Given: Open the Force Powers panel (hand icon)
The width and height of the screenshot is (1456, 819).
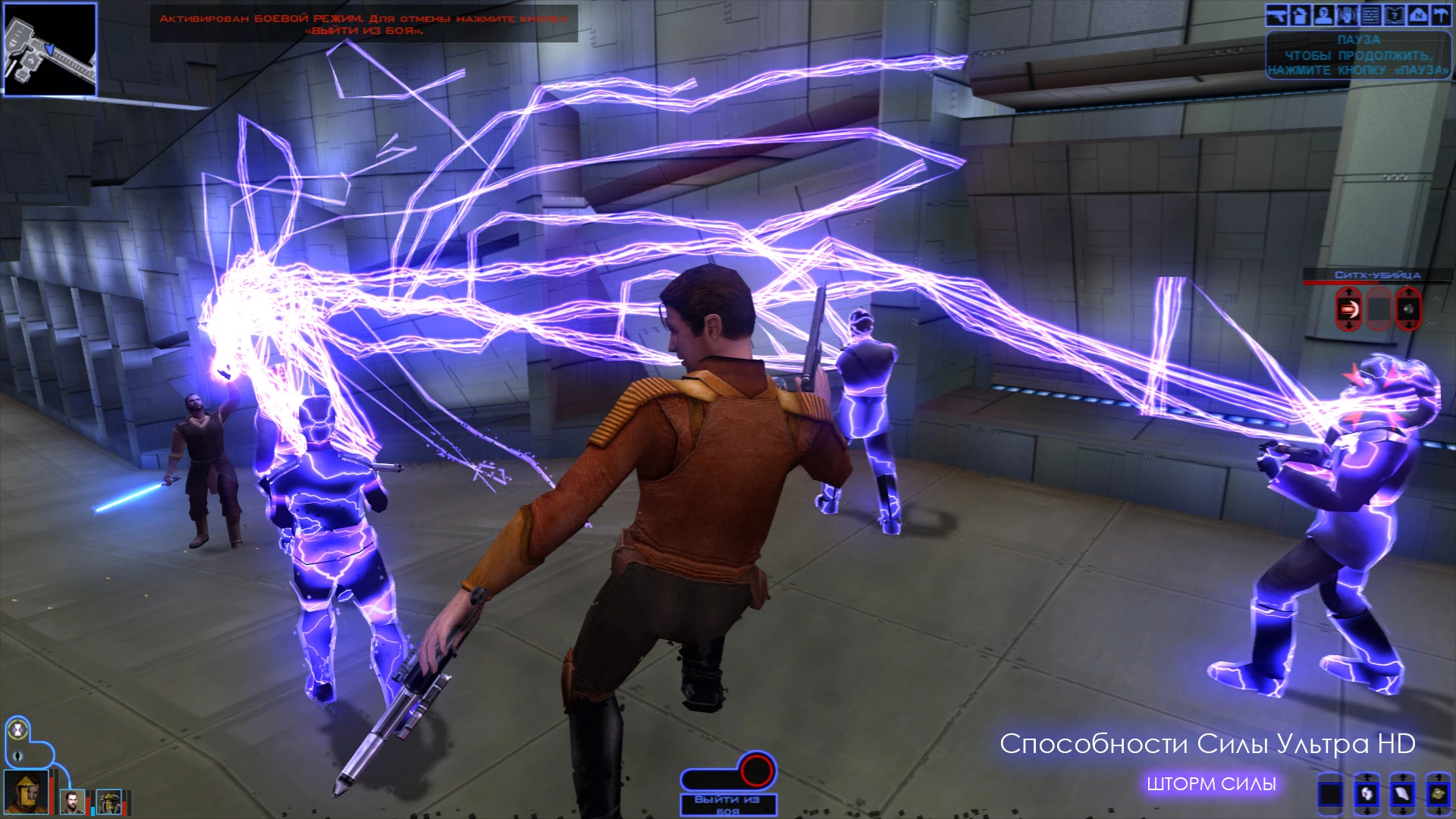Looking at the screenshot, I should click(x=1347, y=14).
